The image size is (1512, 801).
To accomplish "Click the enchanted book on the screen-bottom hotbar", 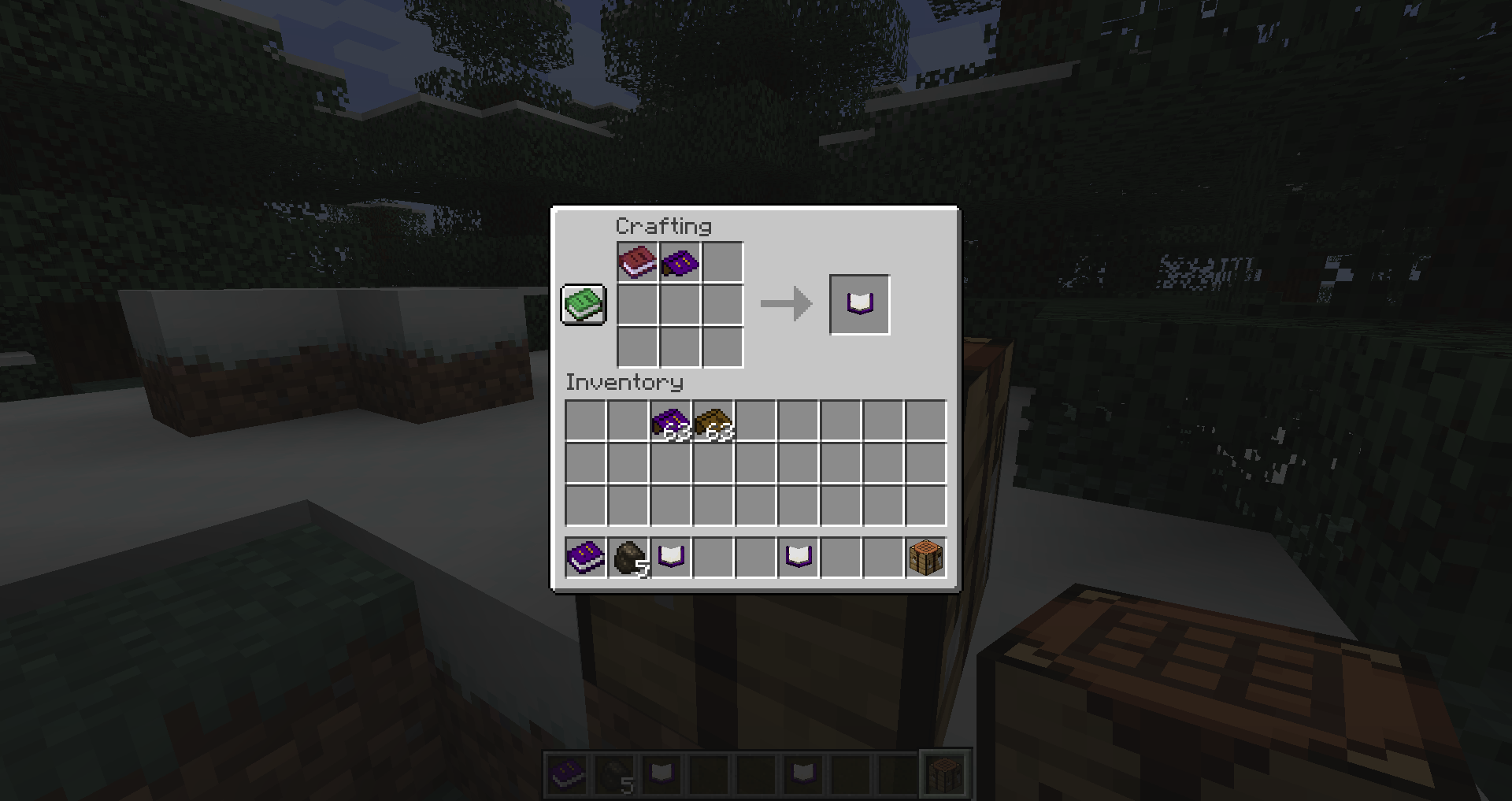I will coord(565,775).
